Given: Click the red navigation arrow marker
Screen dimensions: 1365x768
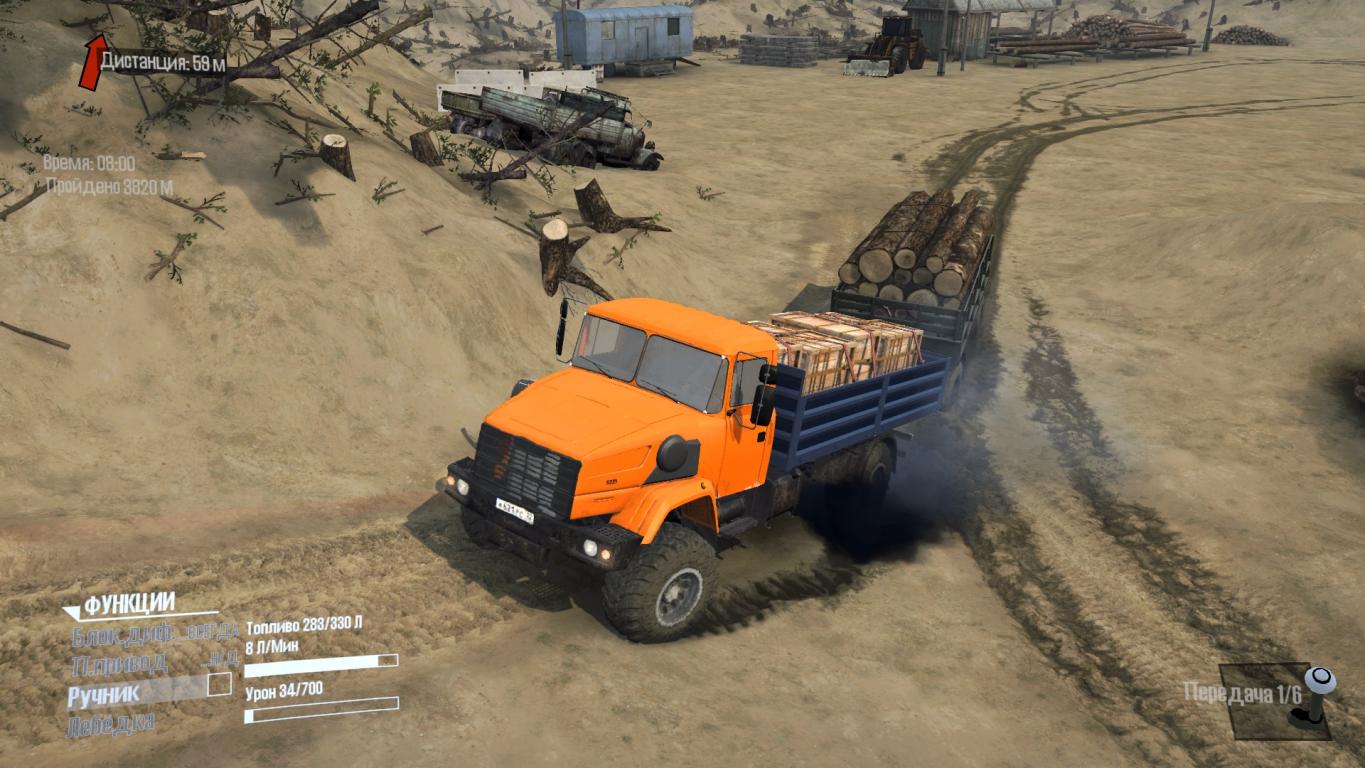Looking at the screenshot, I should 93,61.
